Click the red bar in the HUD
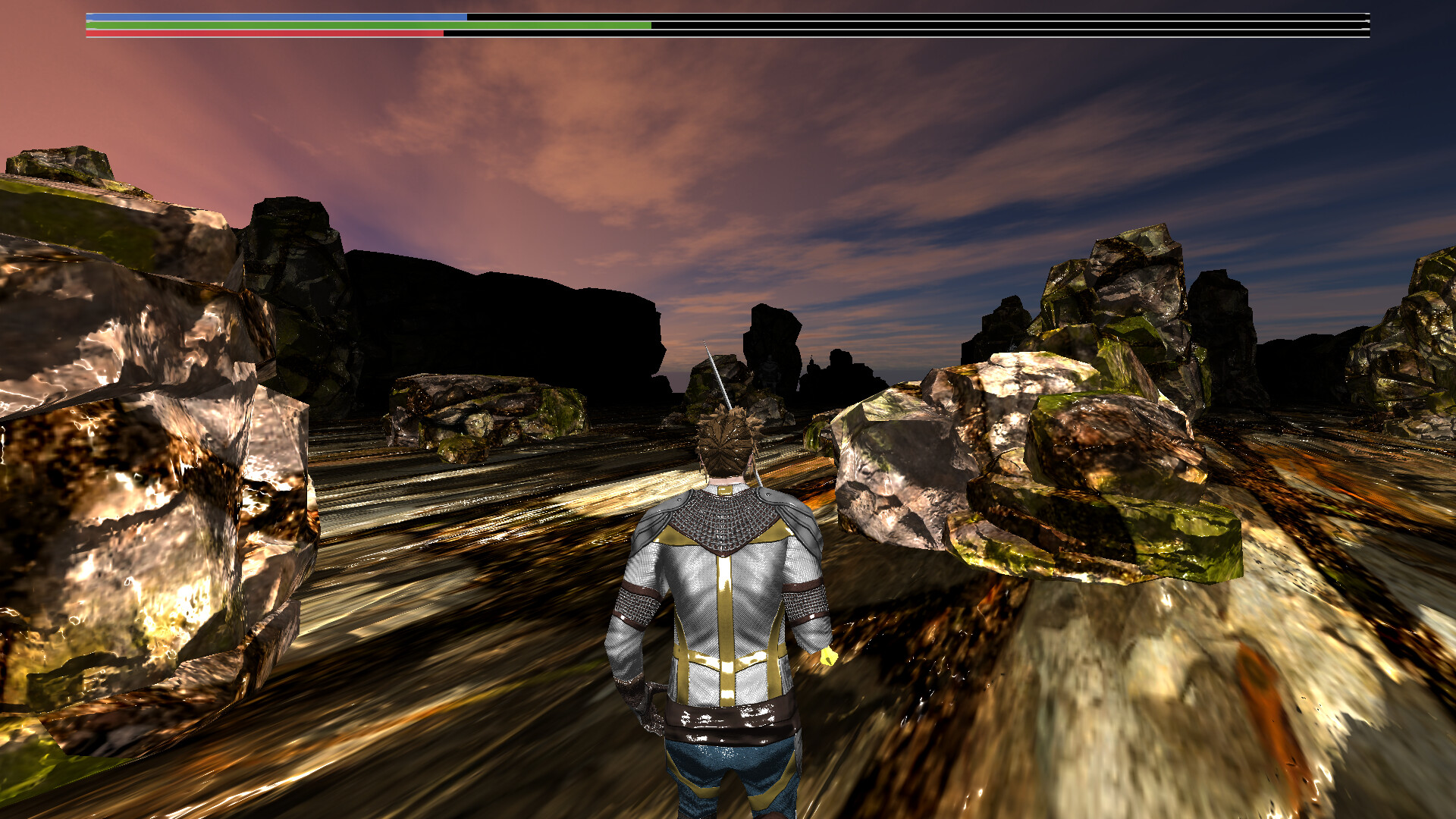This screenshot has width=1456, height=819. 265,33
